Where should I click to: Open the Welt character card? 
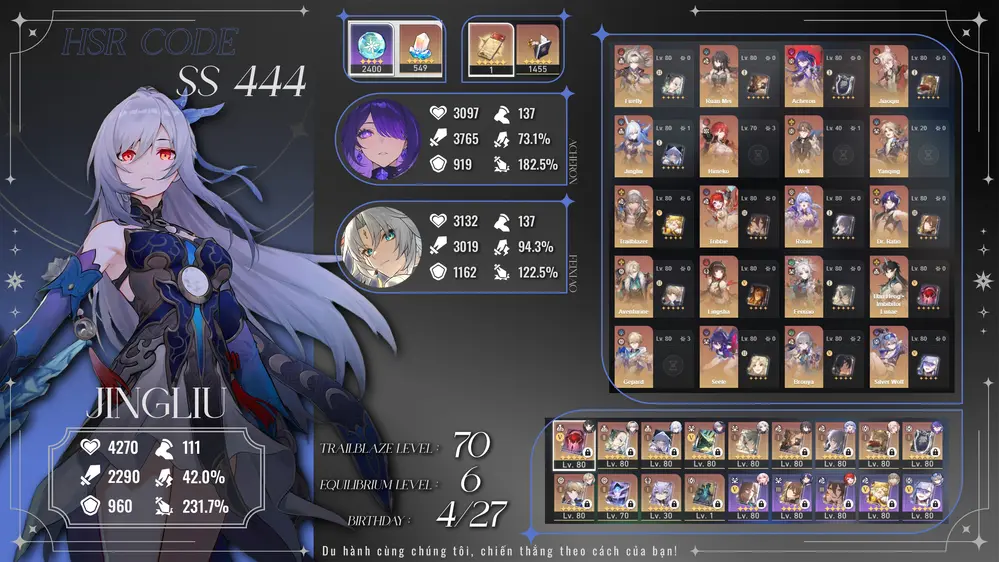click(x=804, y=146)
